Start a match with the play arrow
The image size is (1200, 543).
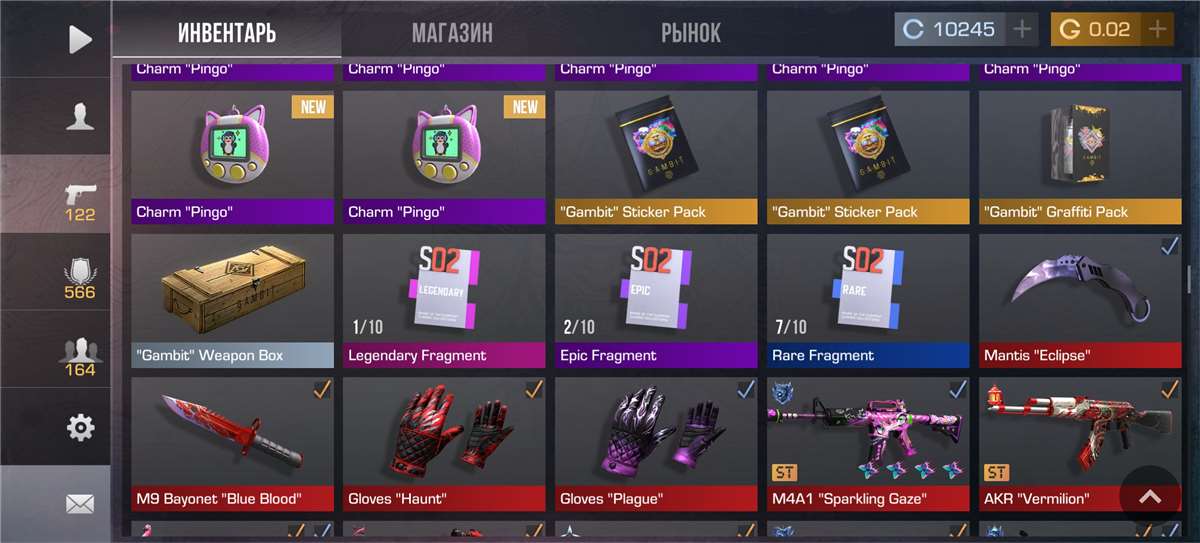pos(79,39)
